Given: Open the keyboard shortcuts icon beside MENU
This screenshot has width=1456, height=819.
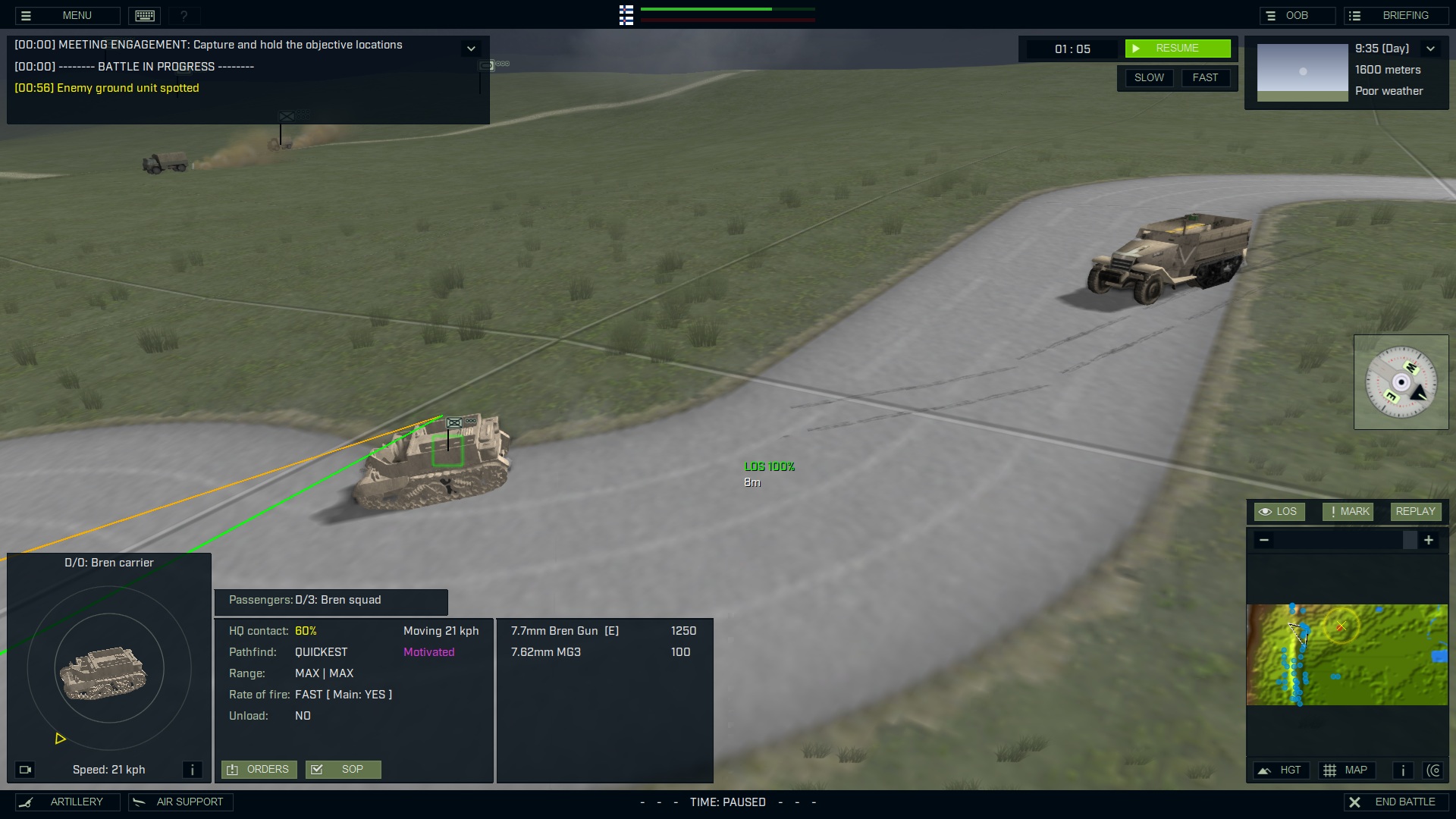Looking at the screenshot, I should pos(144,15).
